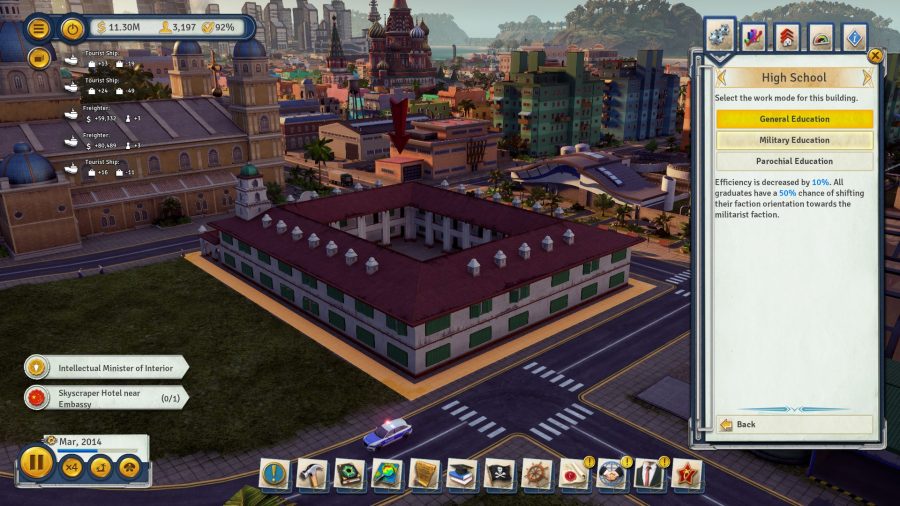
Task: Go to next building with right arrow
Action: [x=867, y=77]
